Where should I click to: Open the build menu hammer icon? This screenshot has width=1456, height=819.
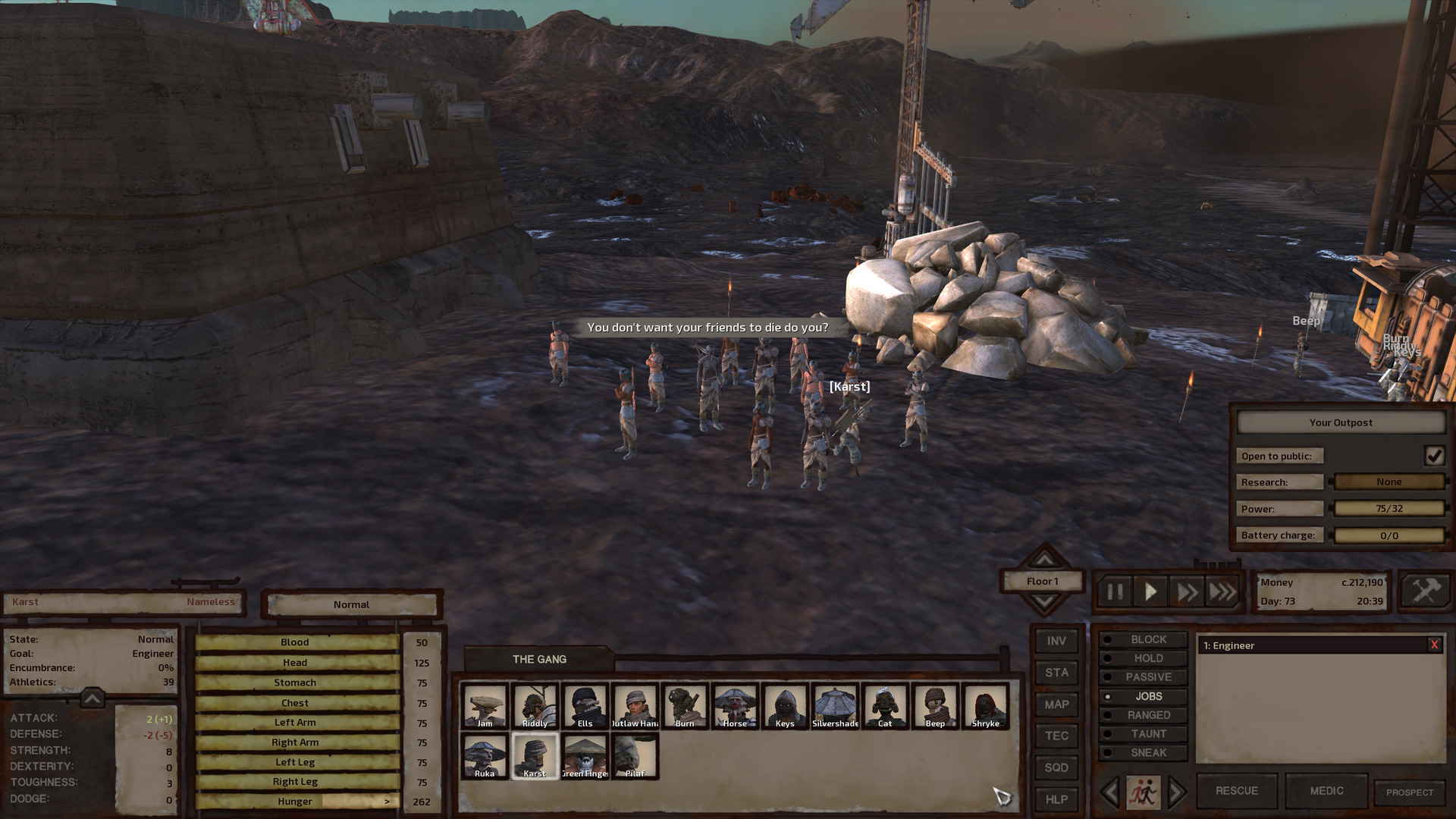click(x=1425, y=591)
